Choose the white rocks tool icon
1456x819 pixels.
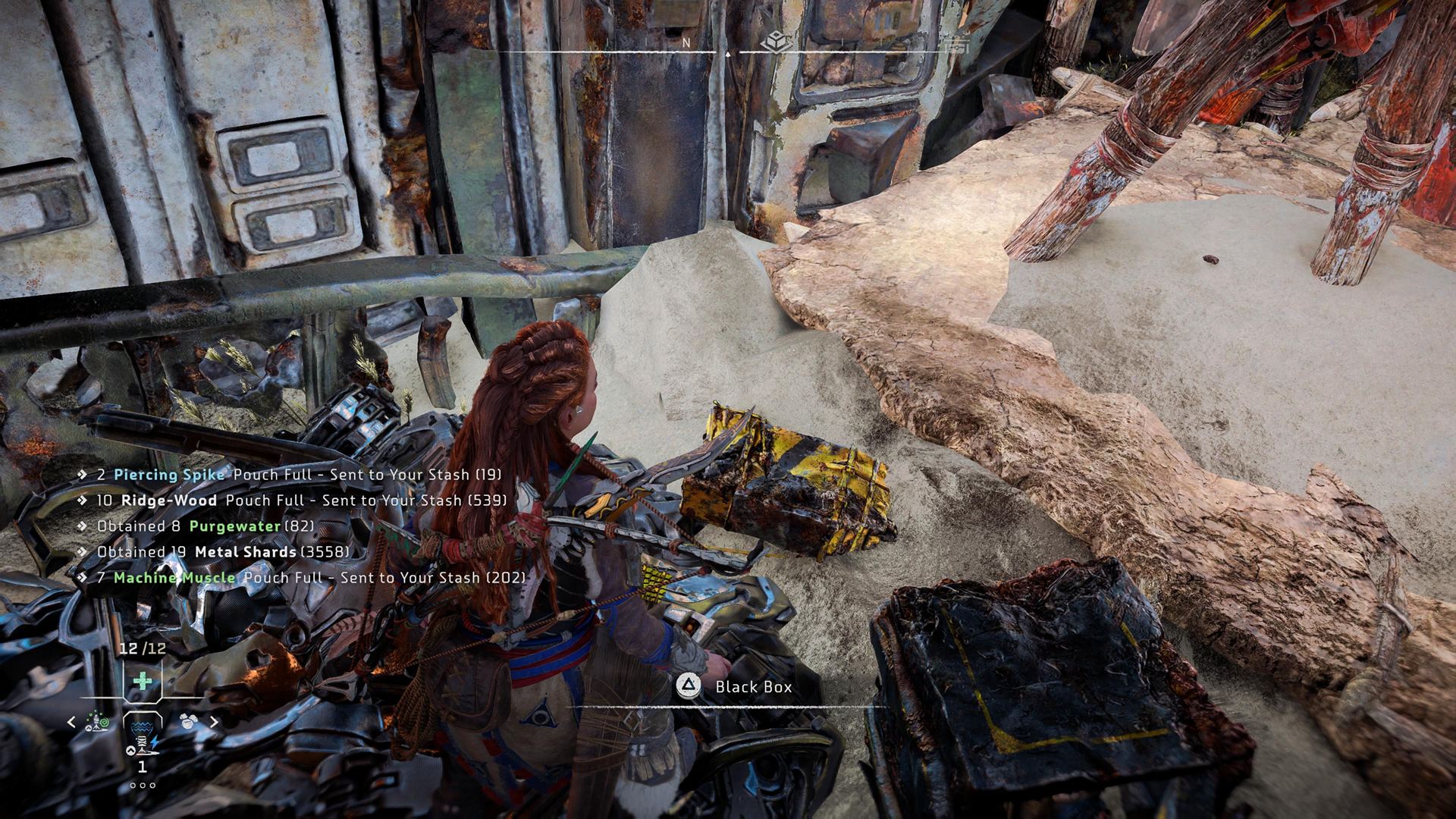click(x=187, y=721)
